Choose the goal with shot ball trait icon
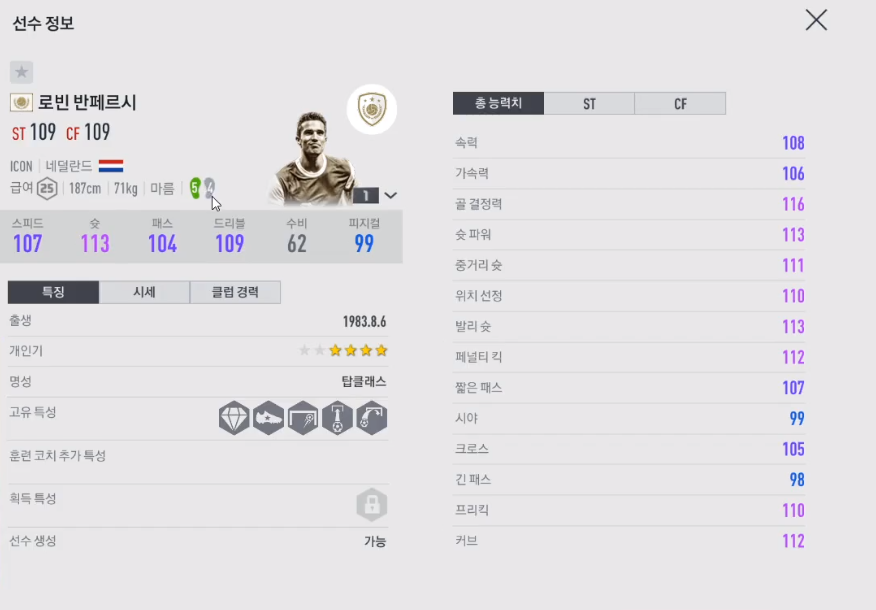Image resolution: width=876 pixels, height=610 pixels. coord(303,418)
